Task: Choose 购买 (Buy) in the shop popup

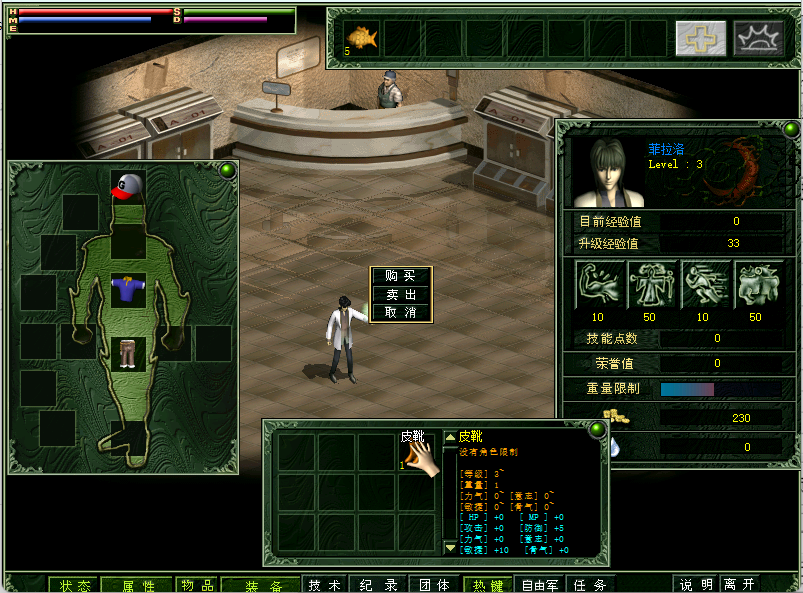Action: 400,276
